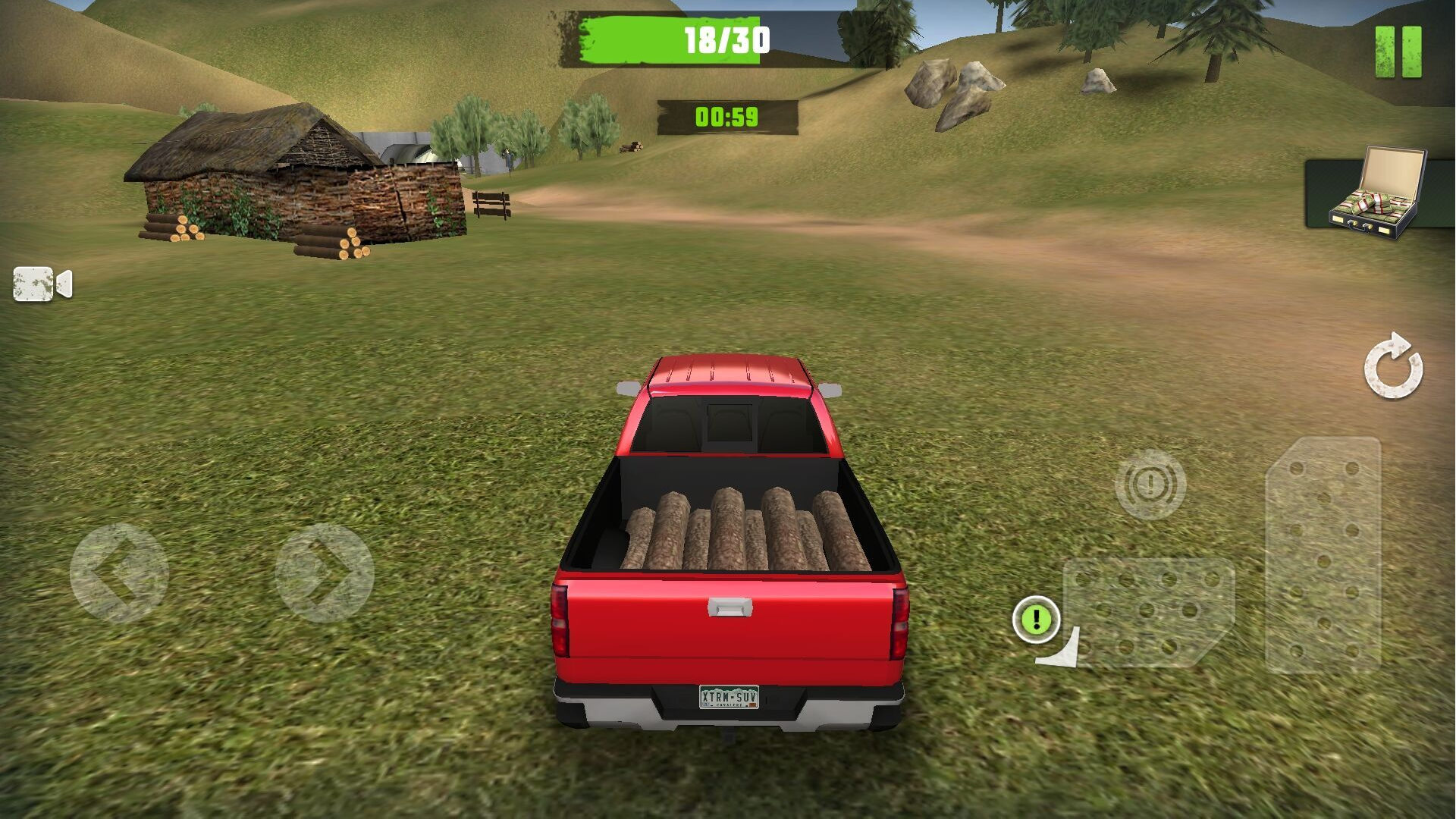Steer left with the arrow button
Image resolution: width=1456 pixels, height=819 pixels.
point(119,573)
